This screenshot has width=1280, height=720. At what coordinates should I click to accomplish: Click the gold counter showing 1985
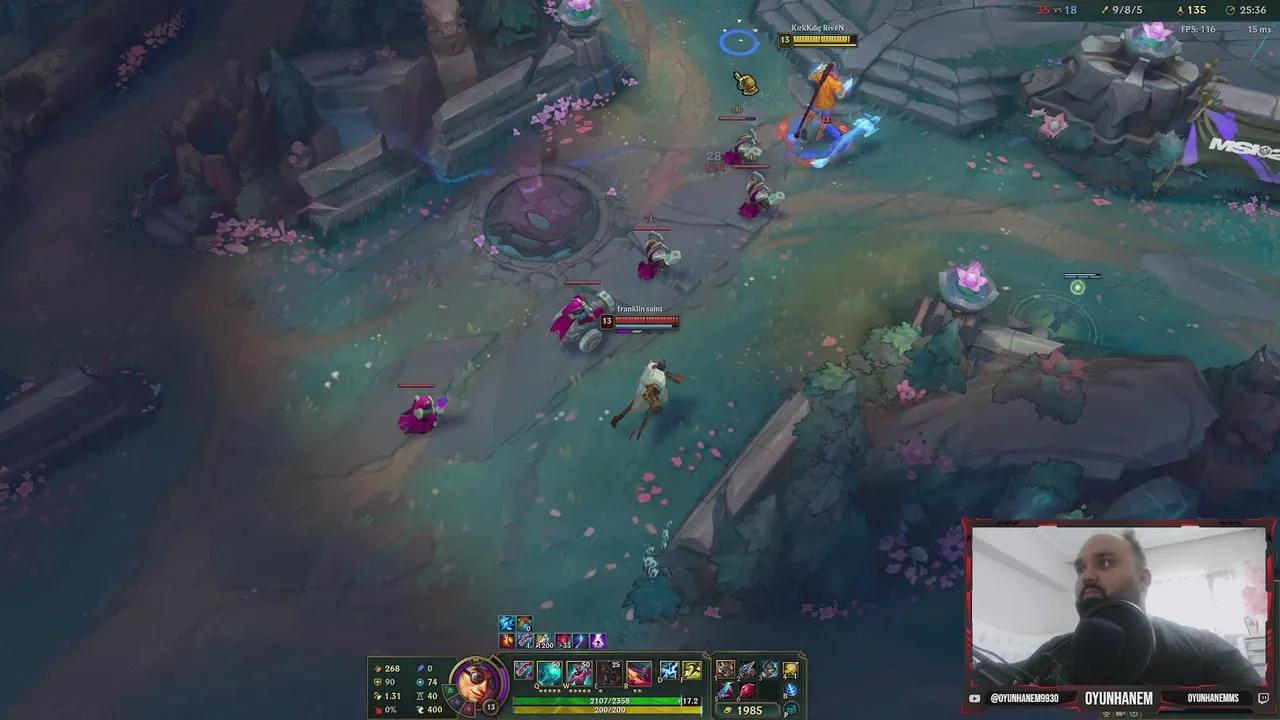[x=748, y=709]
